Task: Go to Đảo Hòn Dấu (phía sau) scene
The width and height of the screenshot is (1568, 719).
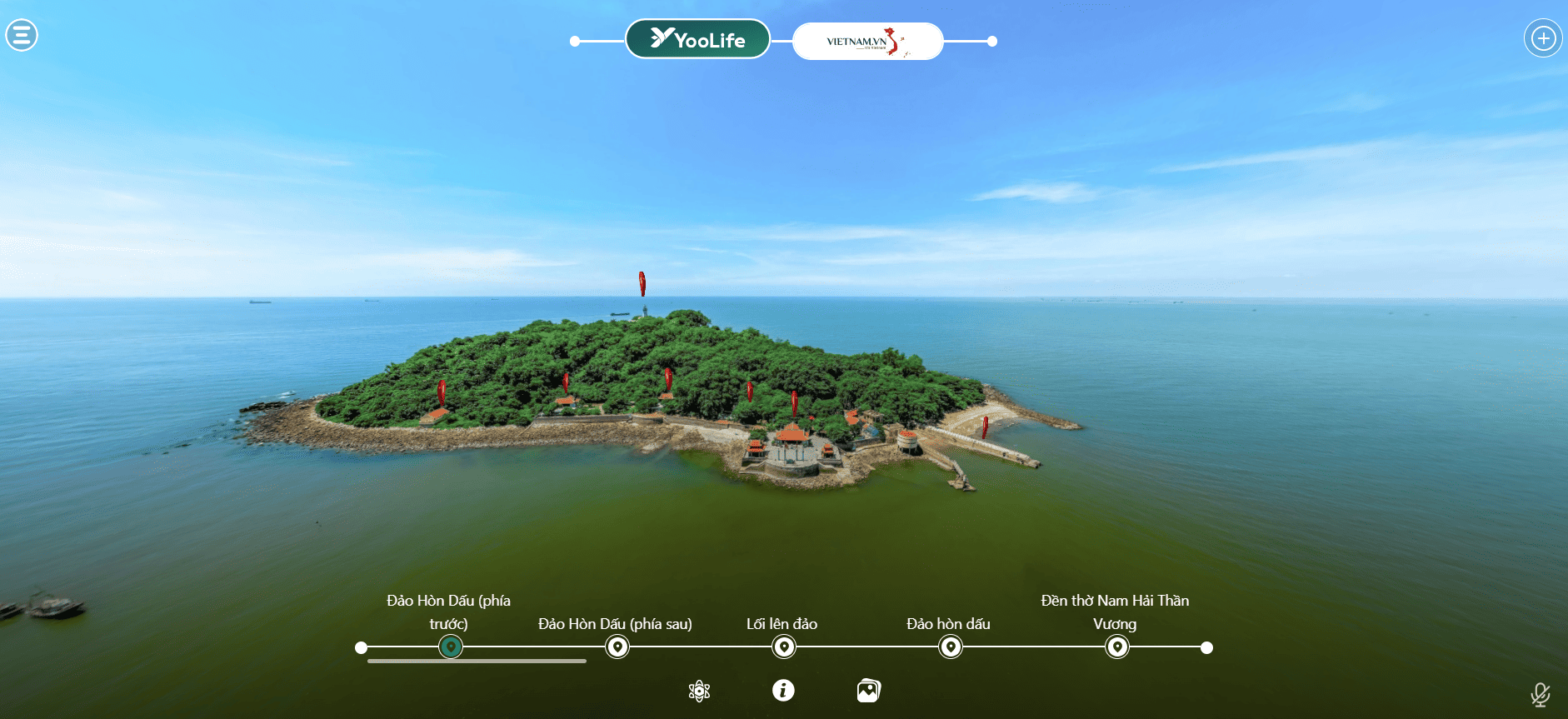Action: [x=617, y=647]
